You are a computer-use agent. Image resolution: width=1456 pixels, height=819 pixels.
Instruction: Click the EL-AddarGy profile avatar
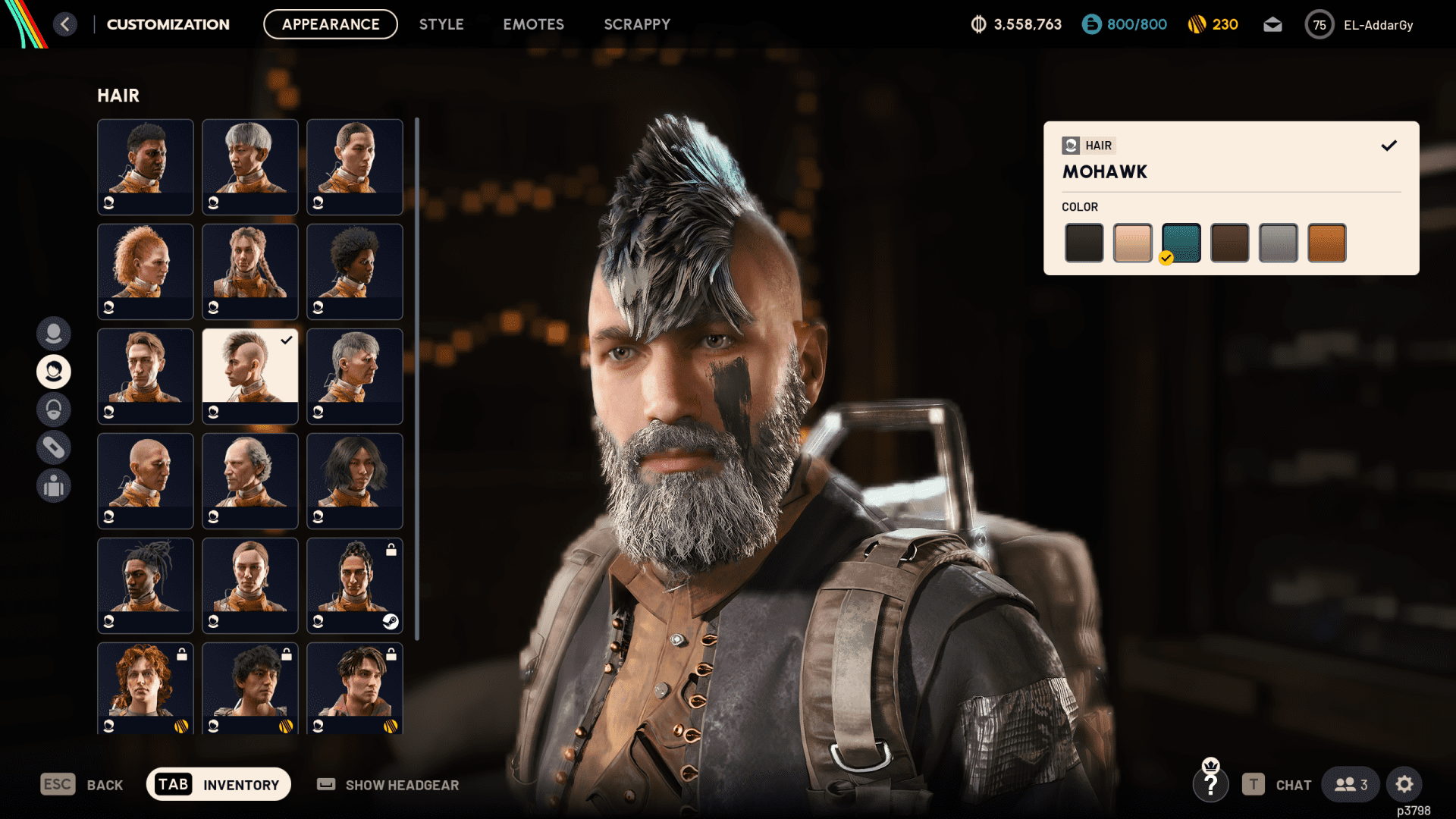[1319, 24]
